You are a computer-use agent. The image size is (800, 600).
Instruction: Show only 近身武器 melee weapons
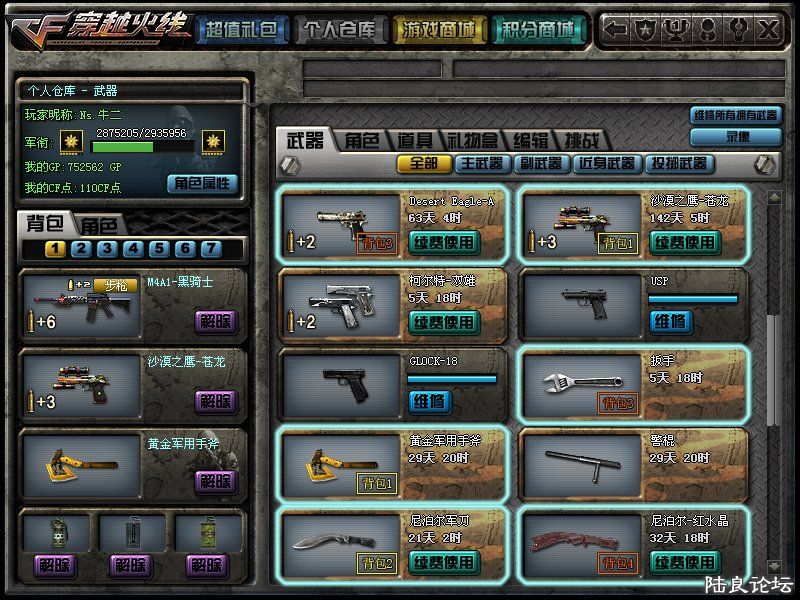(606, 163)
